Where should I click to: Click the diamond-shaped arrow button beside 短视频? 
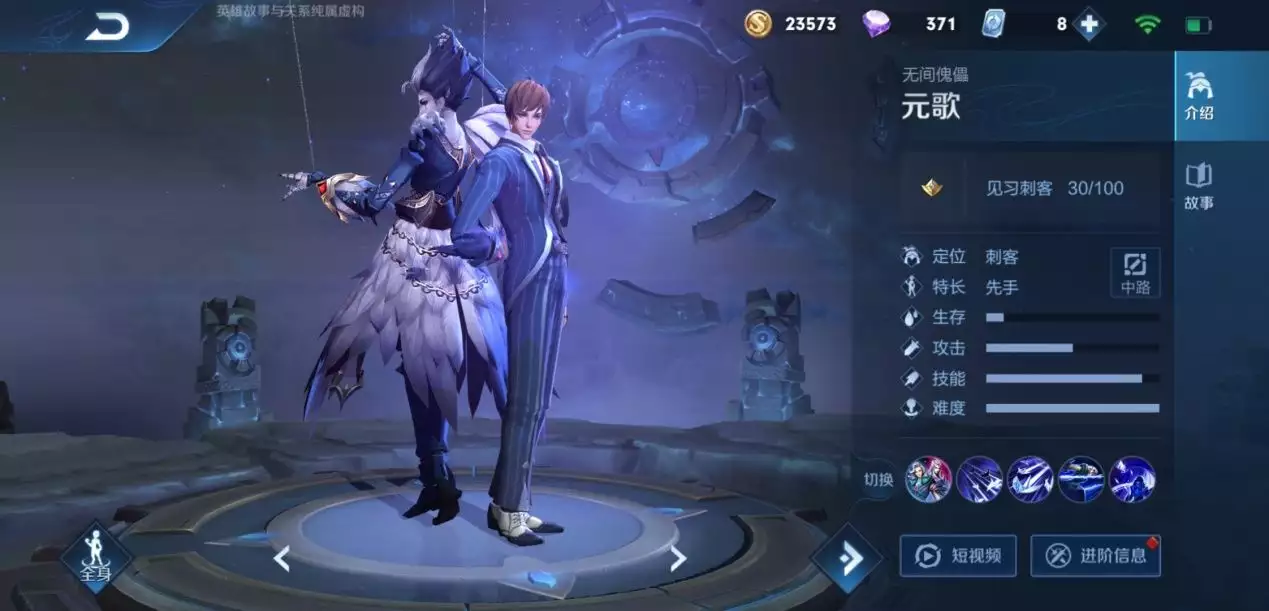[847, 558]
